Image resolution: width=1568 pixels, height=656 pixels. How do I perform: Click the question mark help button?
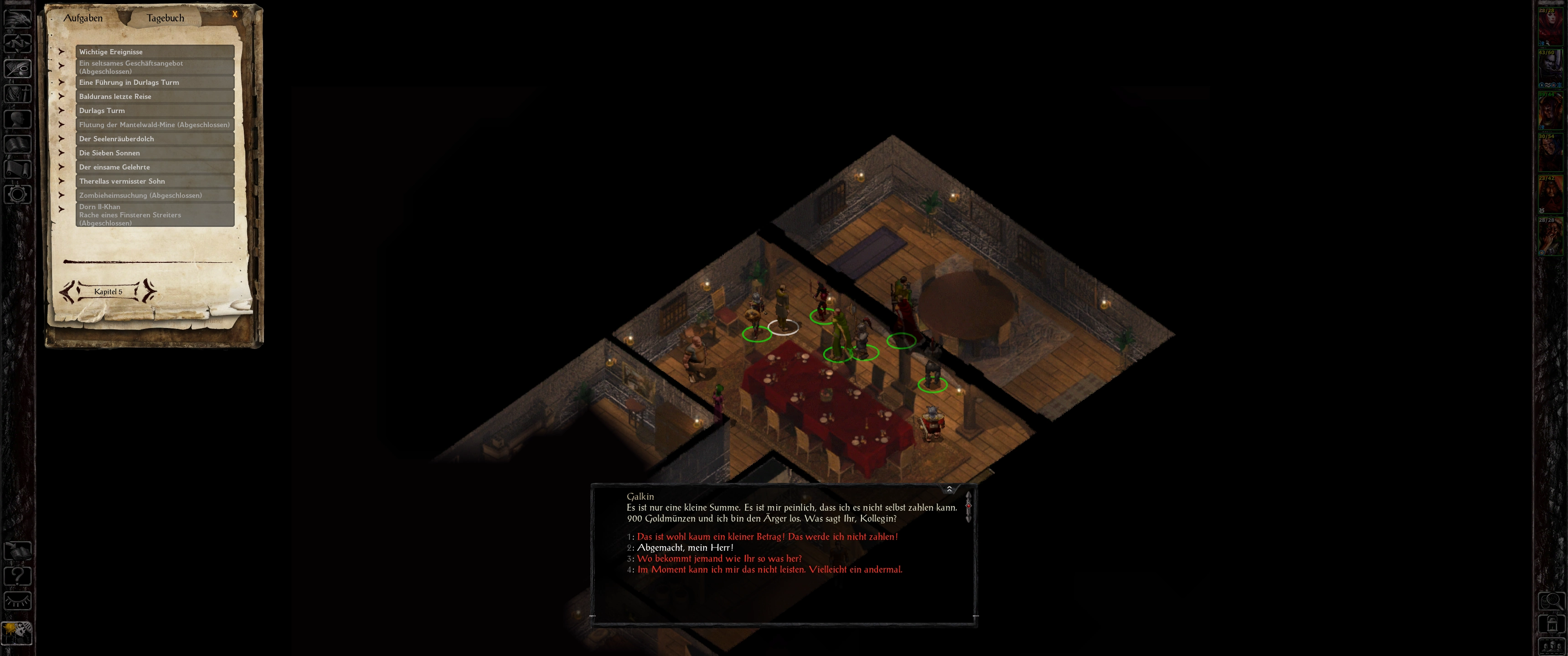tap(18, 576)
